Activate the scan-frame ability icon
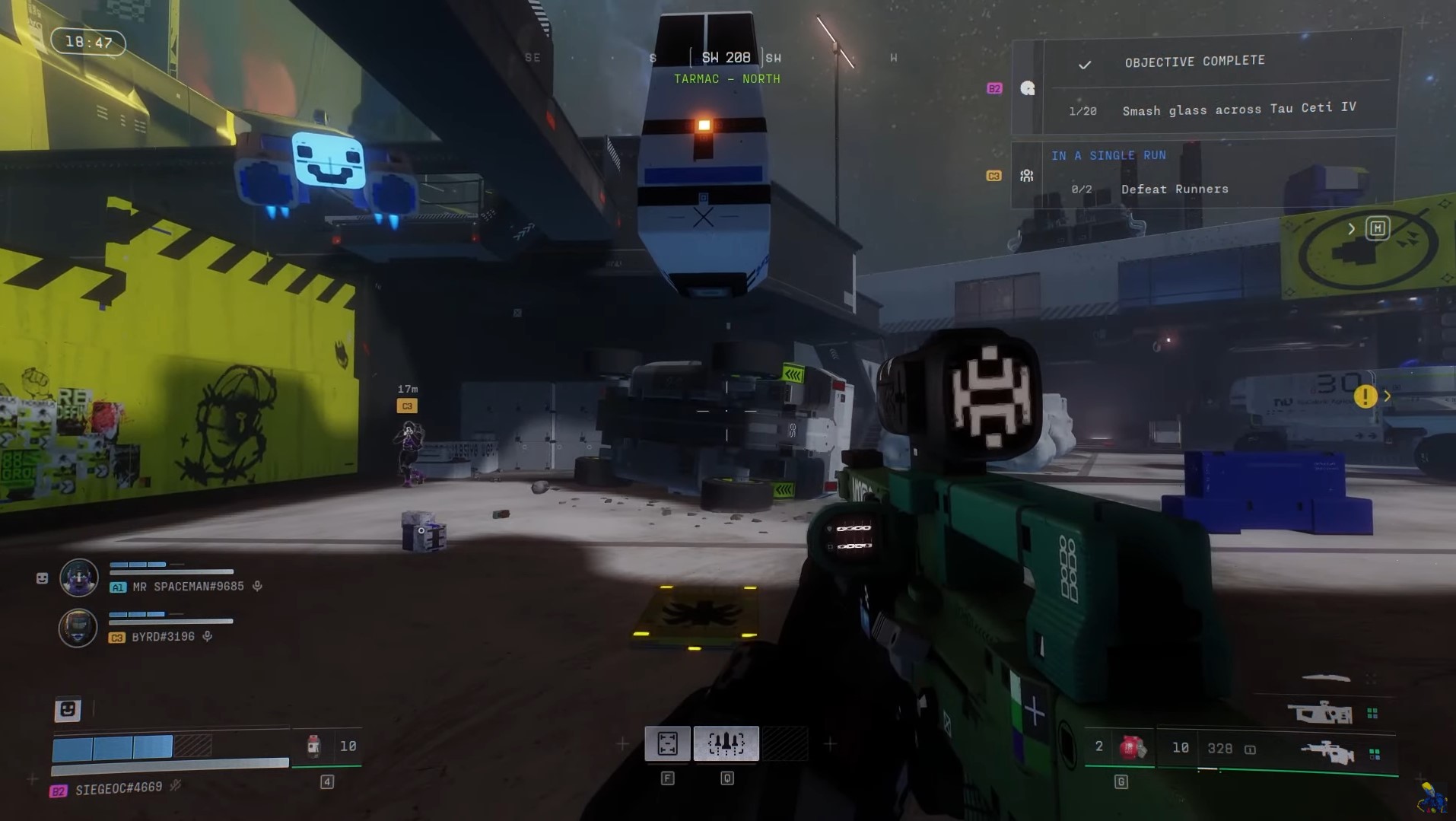1456x821 pixels. (667, 743)
